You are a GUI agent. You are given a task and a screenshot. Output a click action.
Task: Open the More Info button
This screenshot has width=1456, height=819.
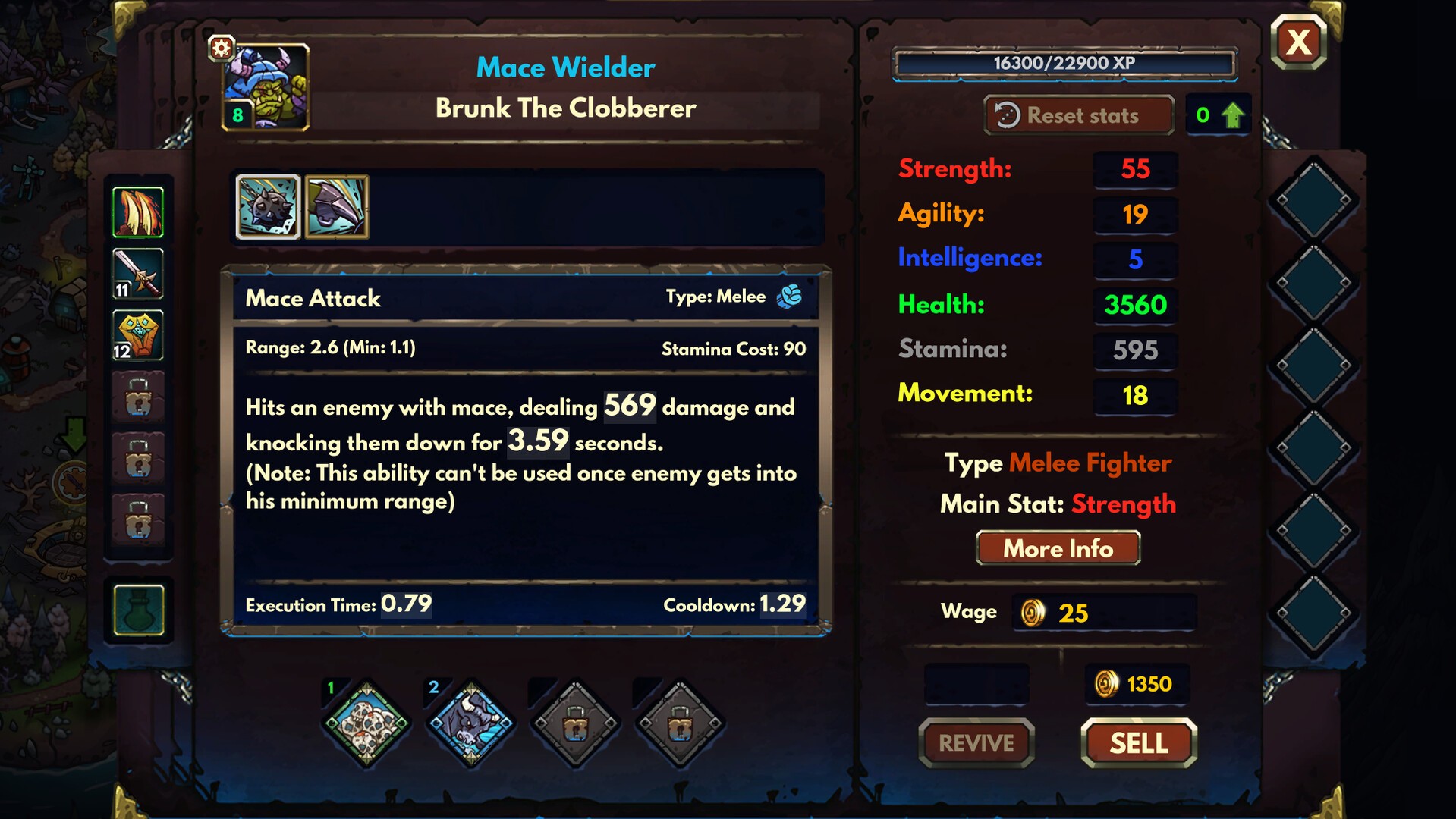(1058, 548)
